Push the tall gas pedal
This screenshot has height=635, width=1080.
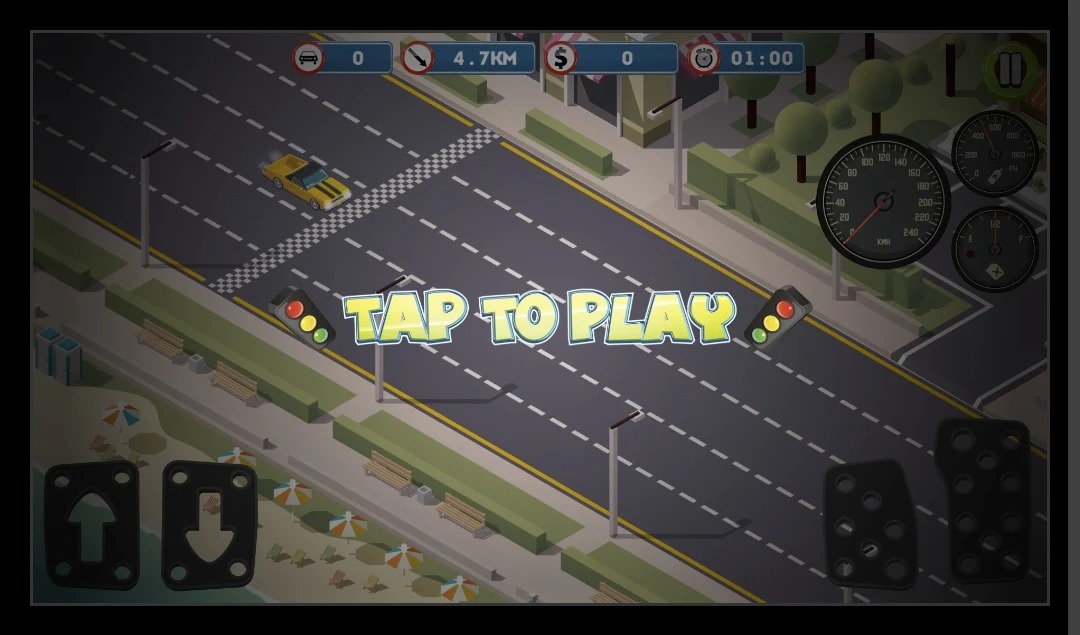(x=983, y=500)
